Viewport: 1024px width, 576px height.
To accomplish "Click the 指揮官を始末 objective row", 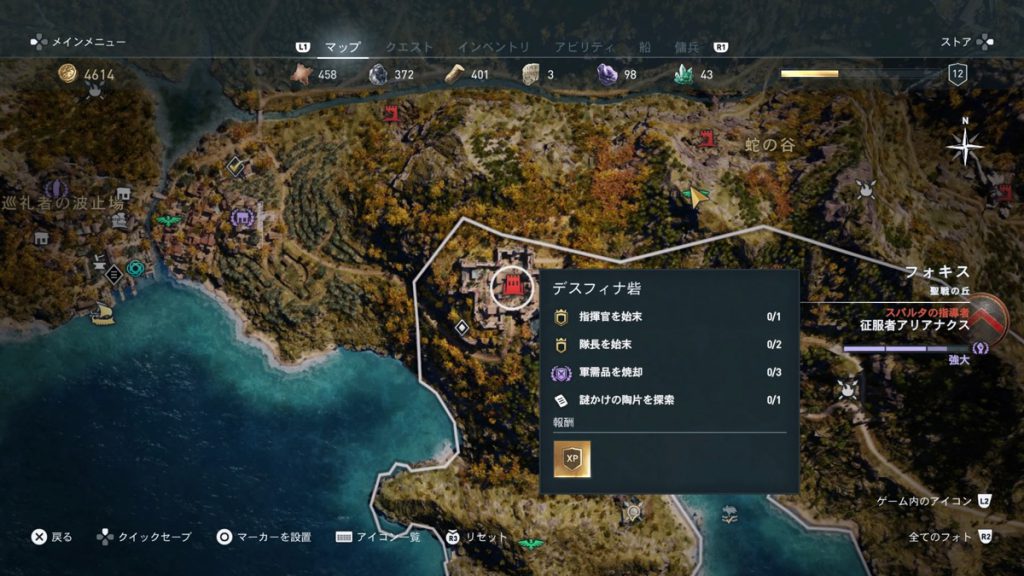I will 668,317.
